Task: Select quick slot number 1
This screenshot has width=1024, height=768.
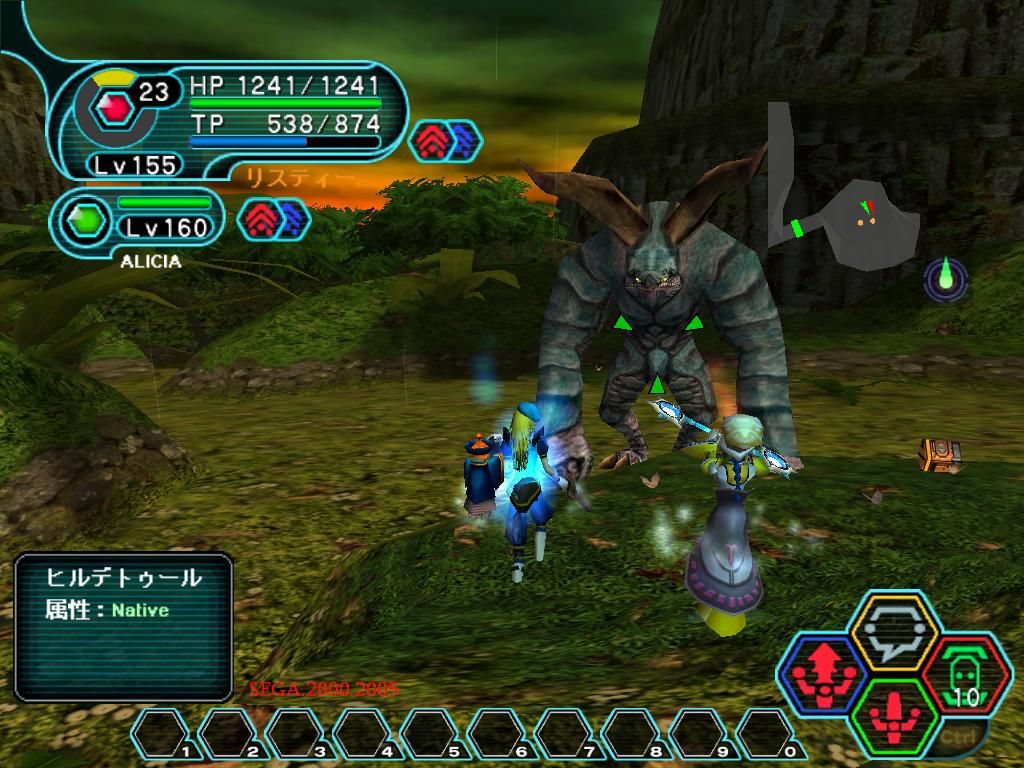Action: (164, 734)
